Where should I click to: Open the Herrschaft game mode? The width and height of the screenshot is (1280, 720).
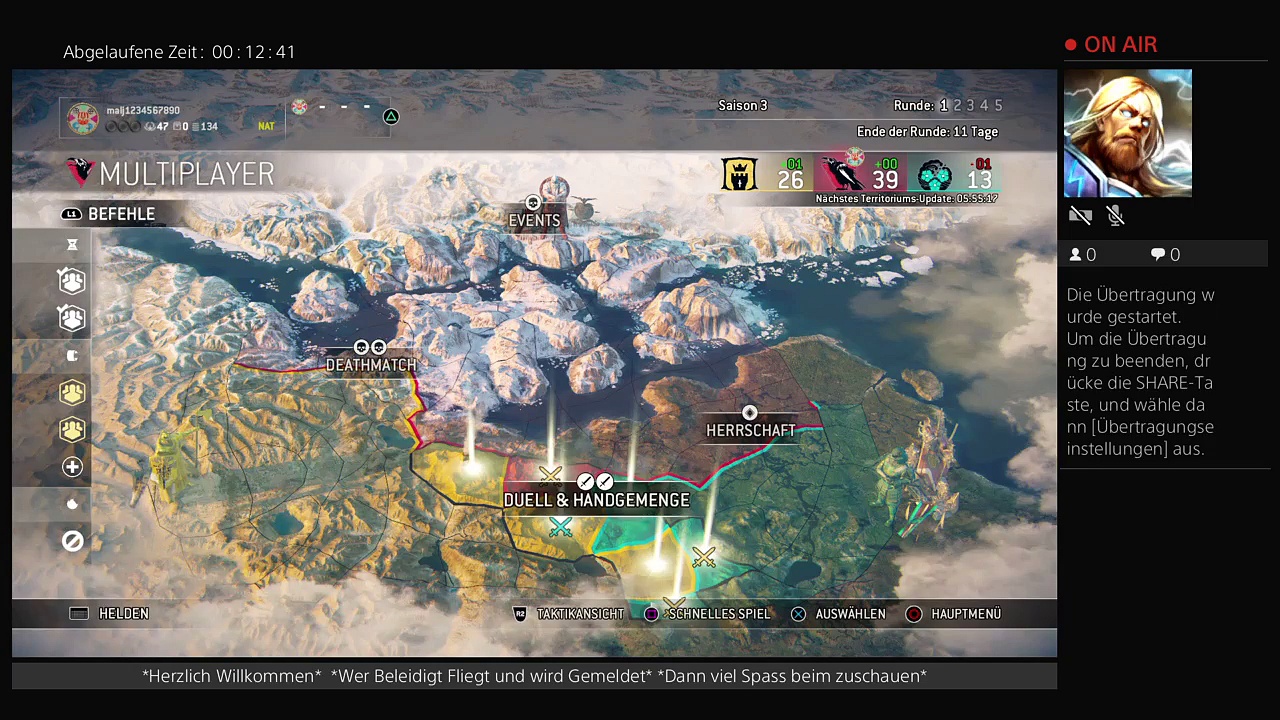[x=750, y=429]
